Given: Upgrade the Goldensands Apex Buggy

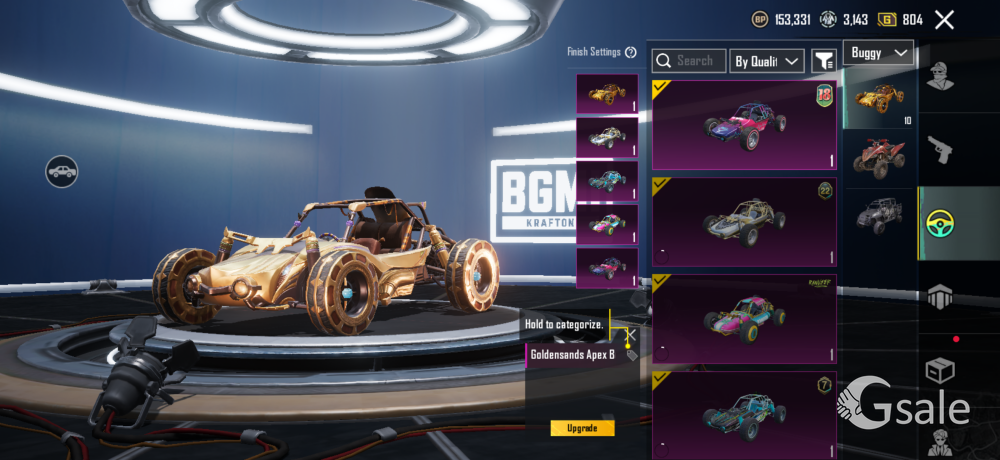Looking at the screenshot, I should pyautogui.click(x=582, y=428).
